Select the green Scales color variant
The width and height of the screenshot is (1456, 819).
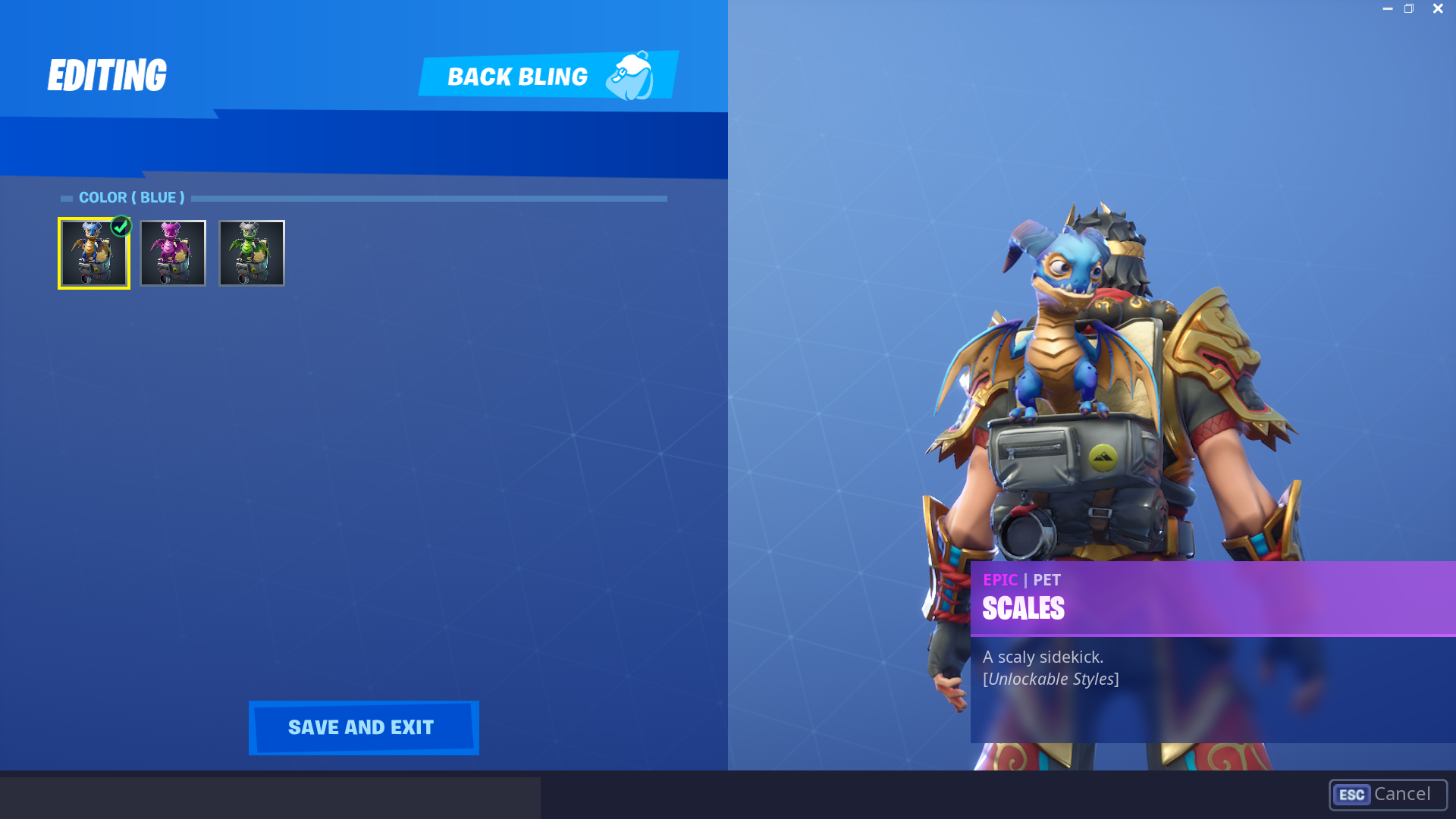251,253
